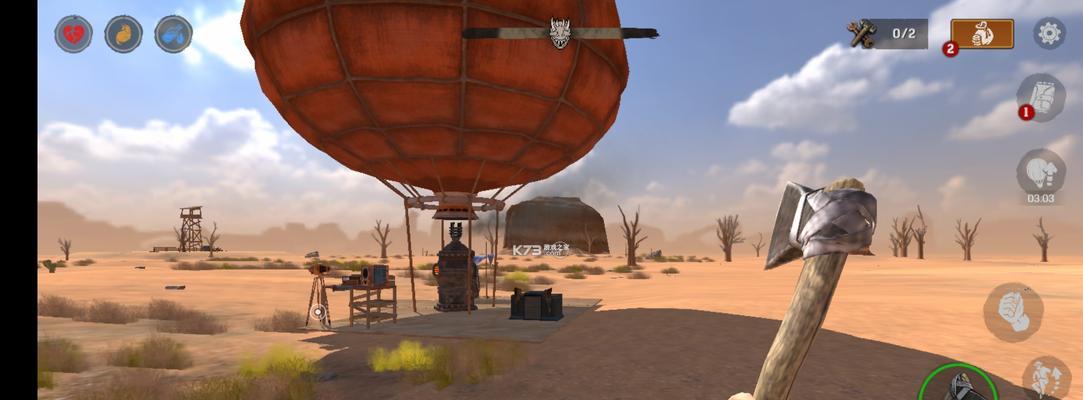Check the red heart health status icon
This screenshot has width=1083, height=400.
73,34
